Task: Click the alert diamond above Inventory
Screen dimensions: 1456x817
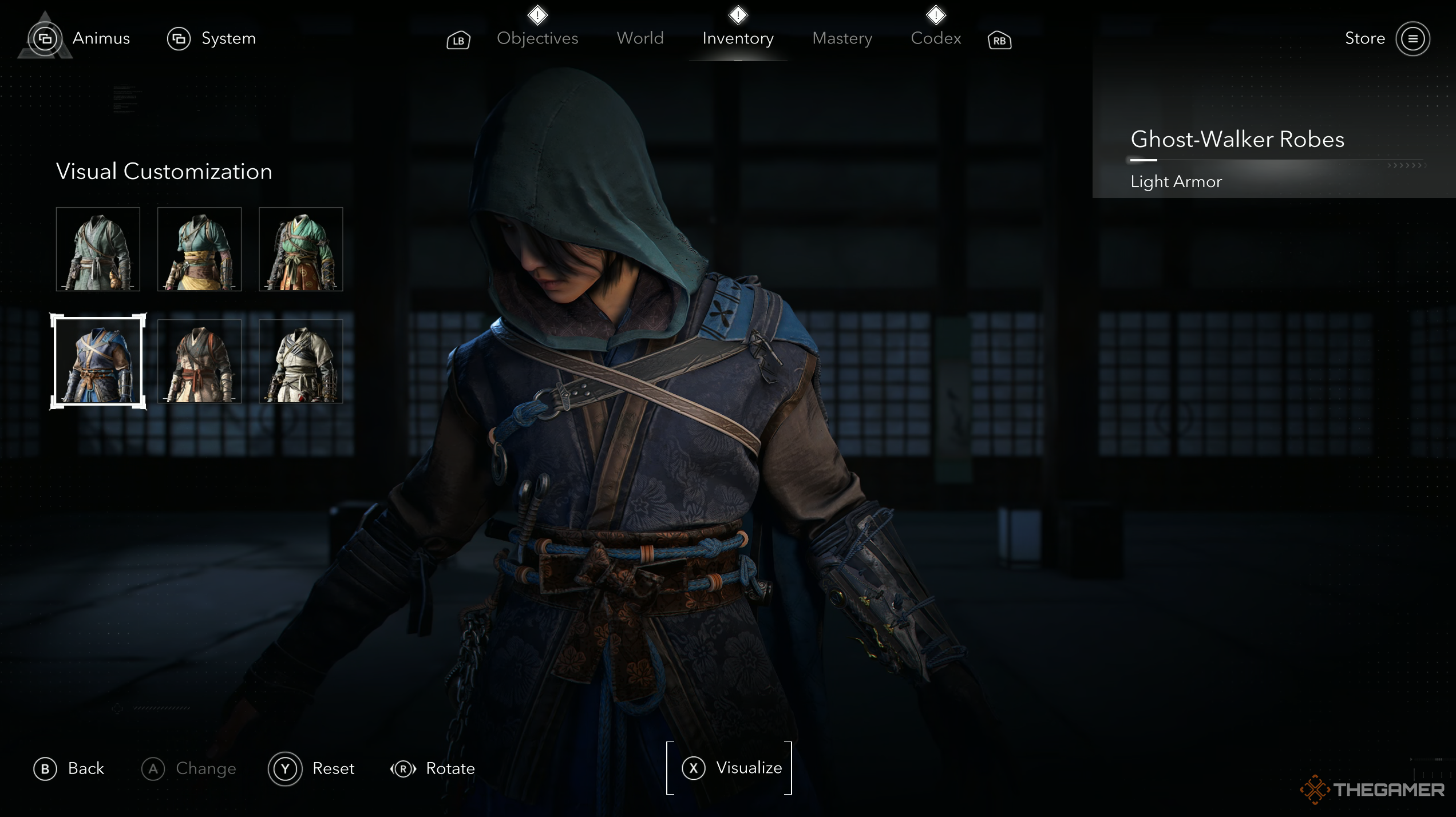Action: click(x=738, y=15)
